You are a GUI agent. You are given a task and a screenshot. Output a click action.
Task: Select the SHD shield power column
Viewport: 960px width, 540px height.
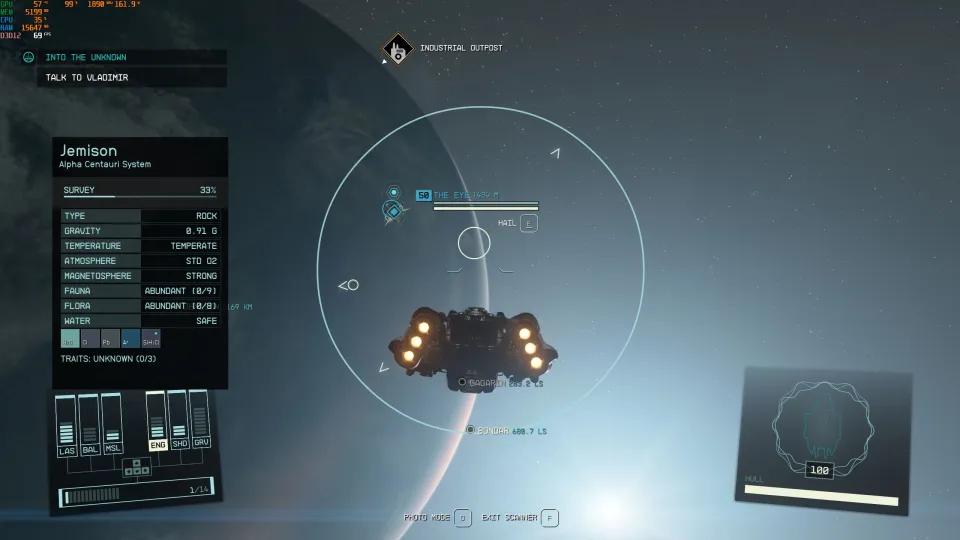[179, 421]
